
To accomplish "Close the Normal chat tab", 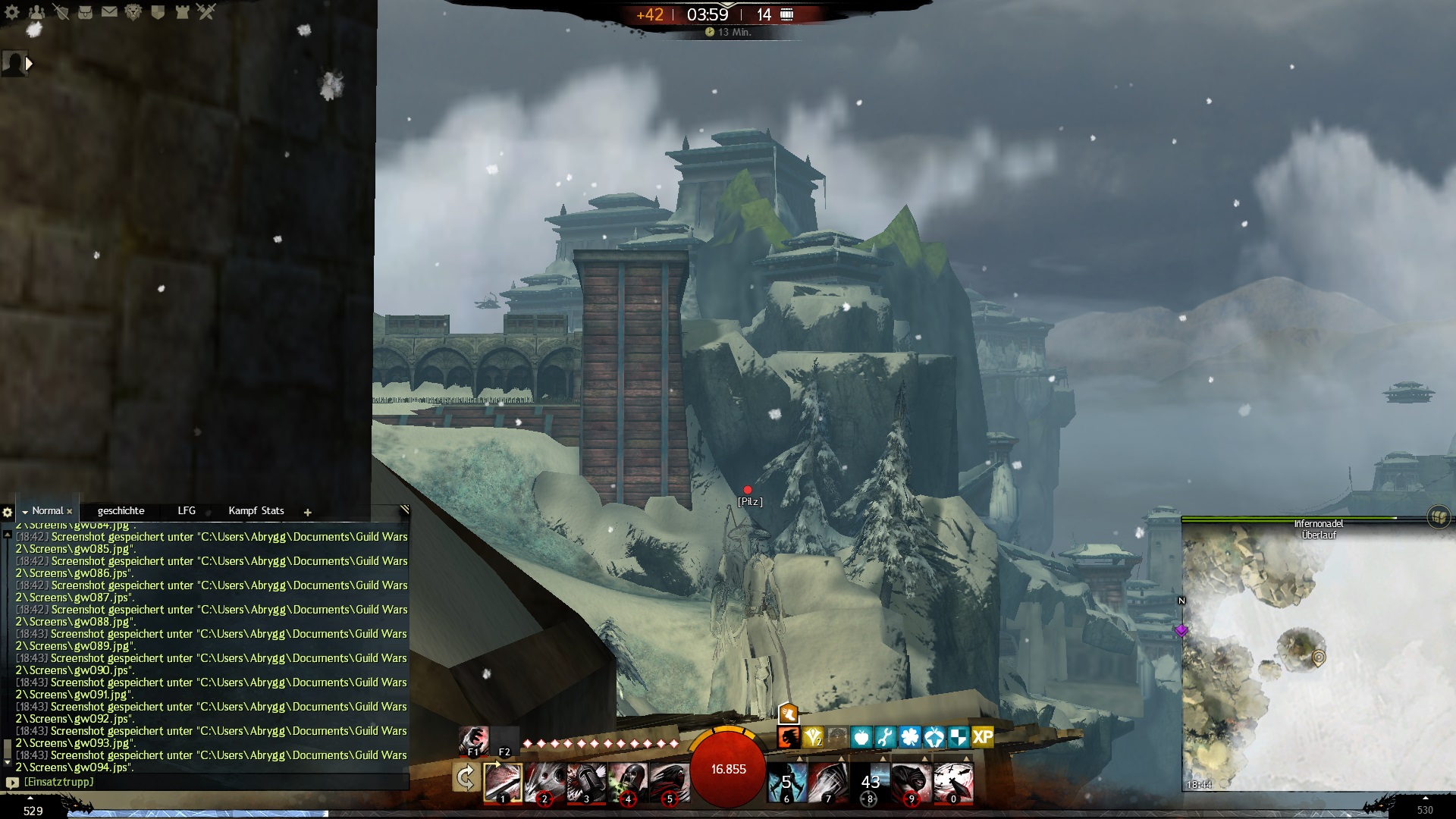I will (x=70, y=512).
